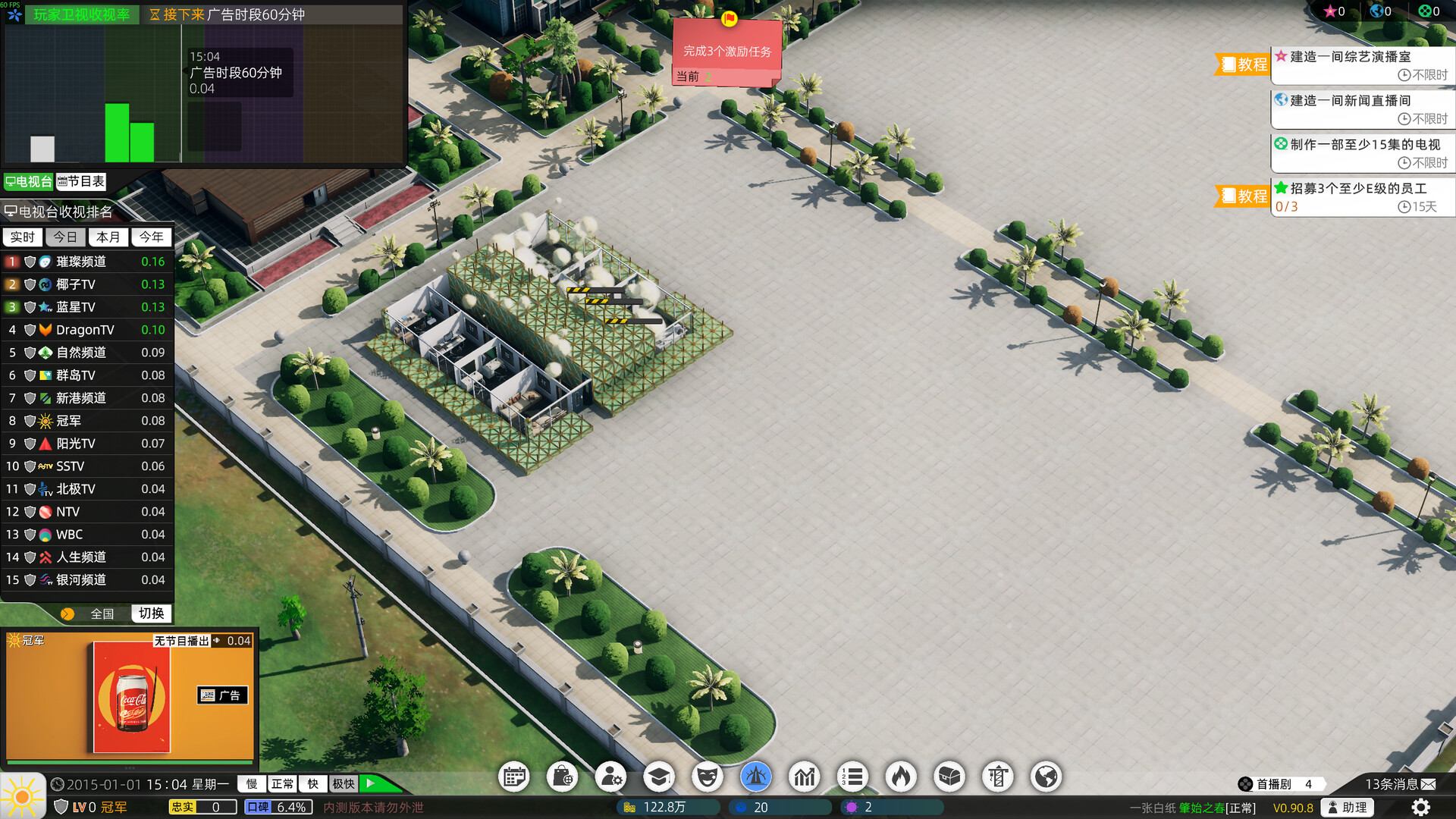Image resolution: width=1456 pixels, height=819 pixels.
Task: Open the globe world icon
Action: (1046, 777)
